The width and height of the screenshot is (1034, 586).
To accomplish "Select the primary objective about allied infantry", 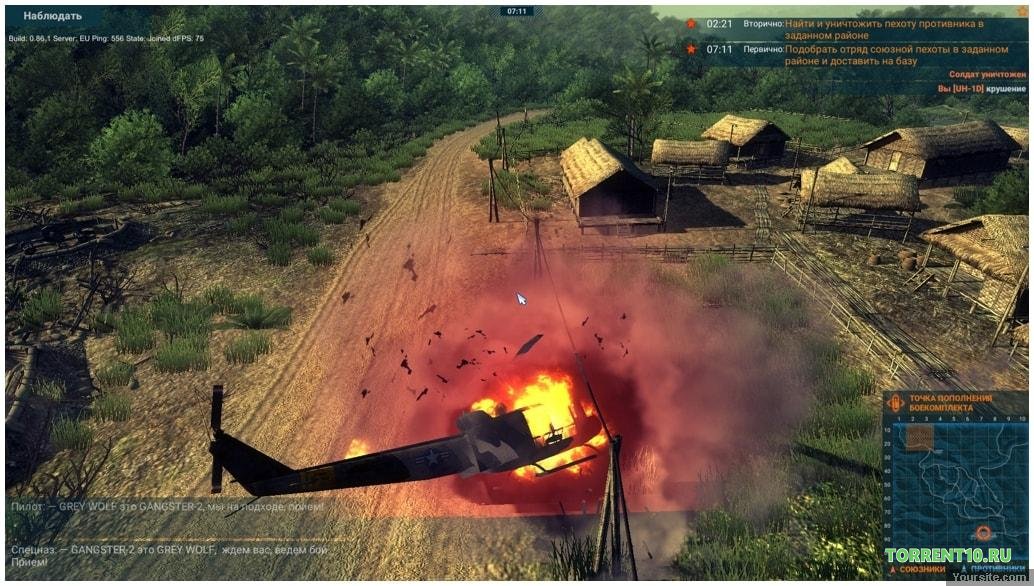I will [869, 54].
